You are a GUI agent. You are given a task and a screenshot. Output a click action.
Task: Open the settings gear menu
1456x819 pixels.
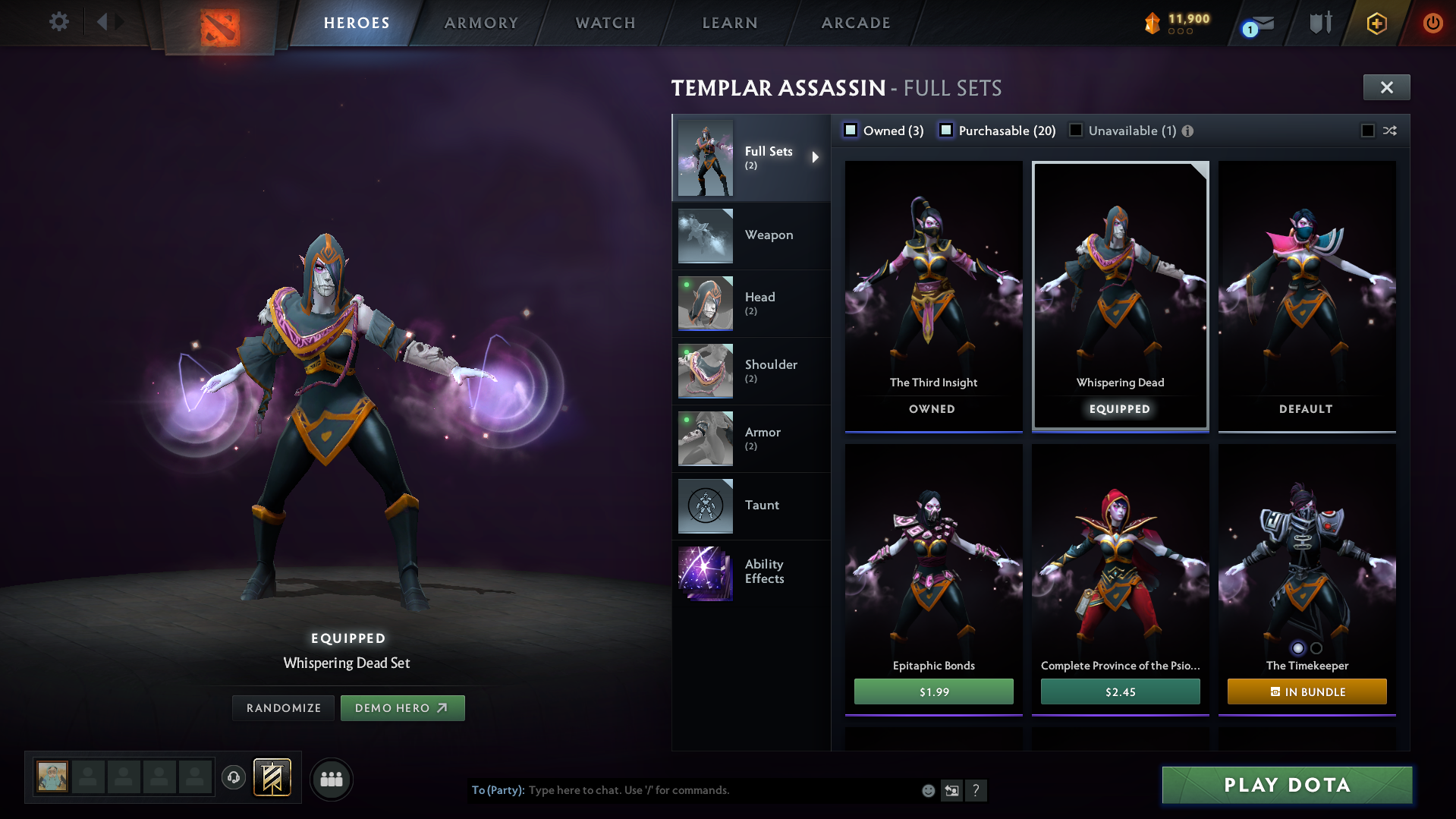click(x=58, y=22)
